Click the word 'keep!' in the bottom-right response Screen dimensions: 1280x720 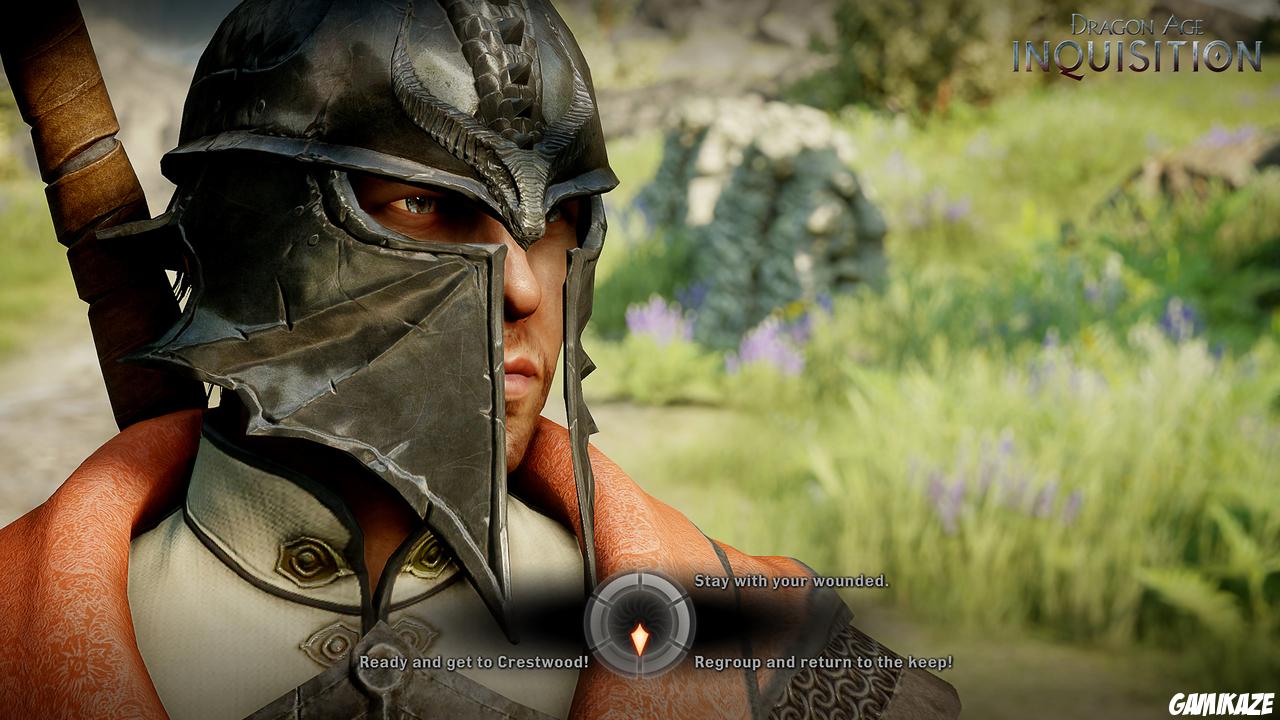[930, 663]
